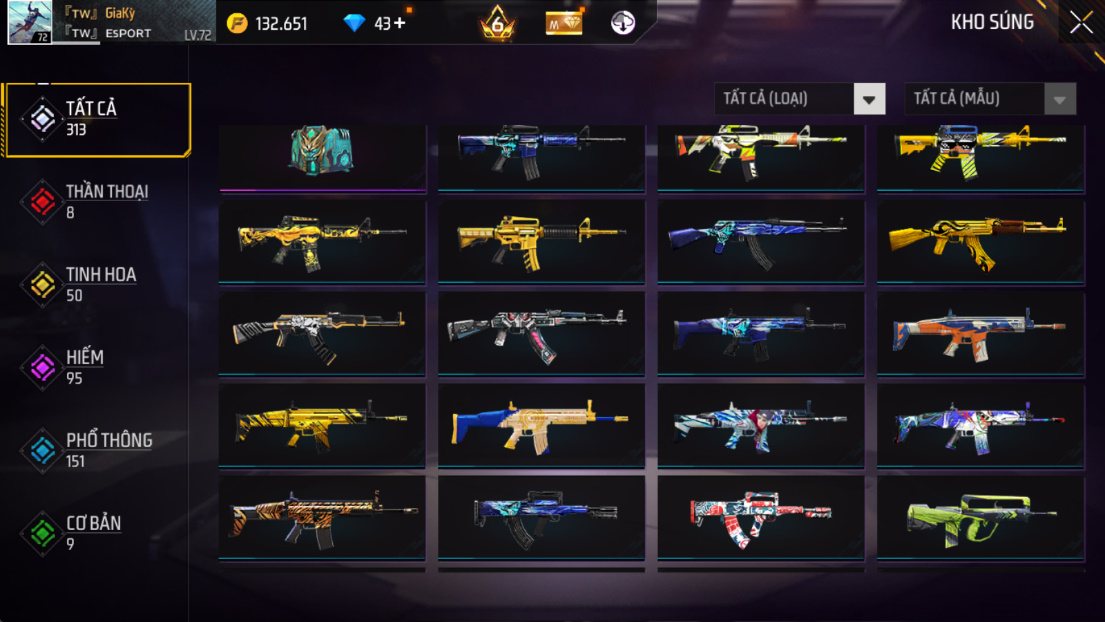The image size is (1105, 622).
Task: Switch to the Phổ Thông tab
Action: [97, 450]
